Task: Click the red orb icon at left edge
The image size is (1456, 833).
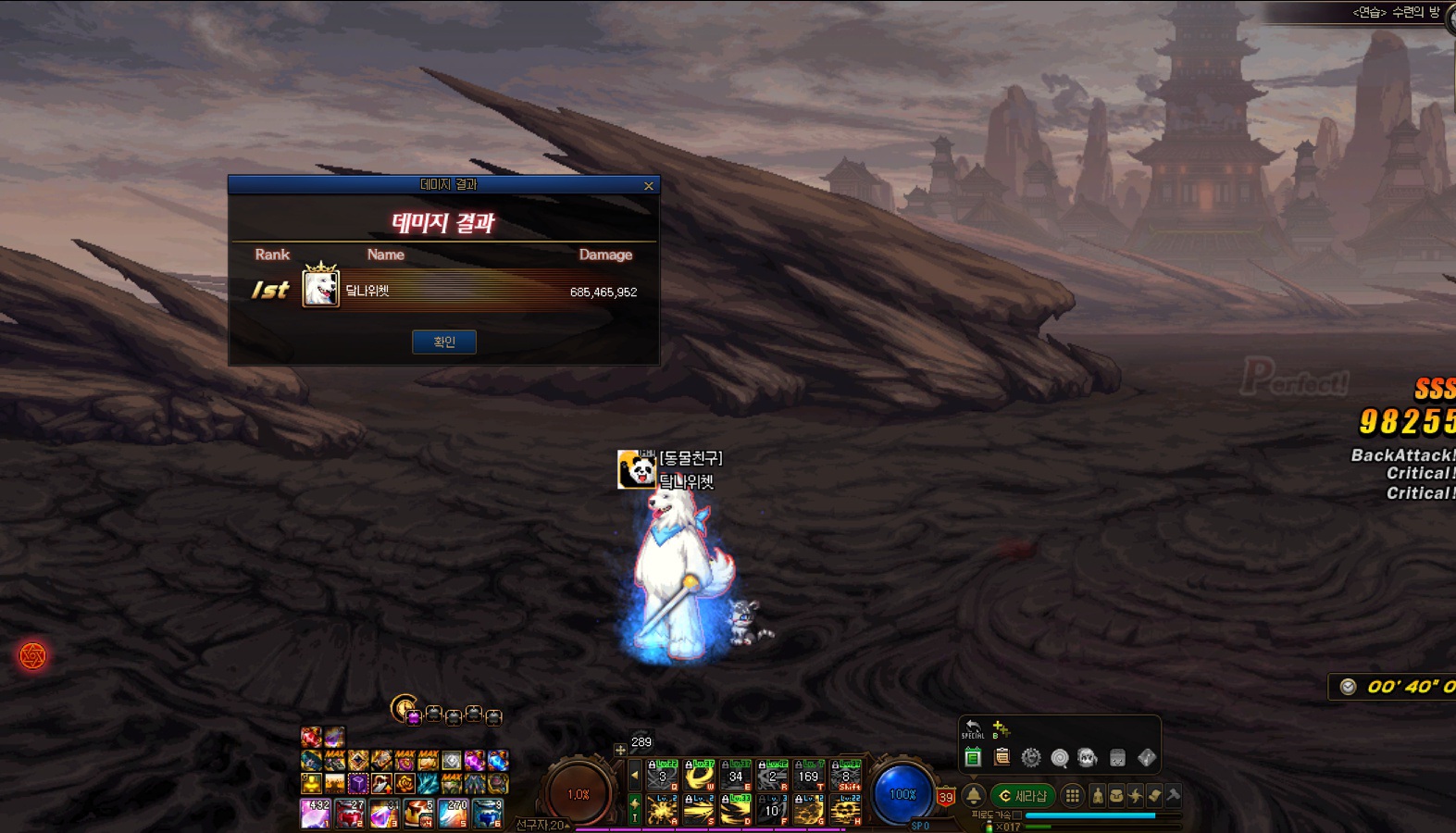Action: point(32,656)
